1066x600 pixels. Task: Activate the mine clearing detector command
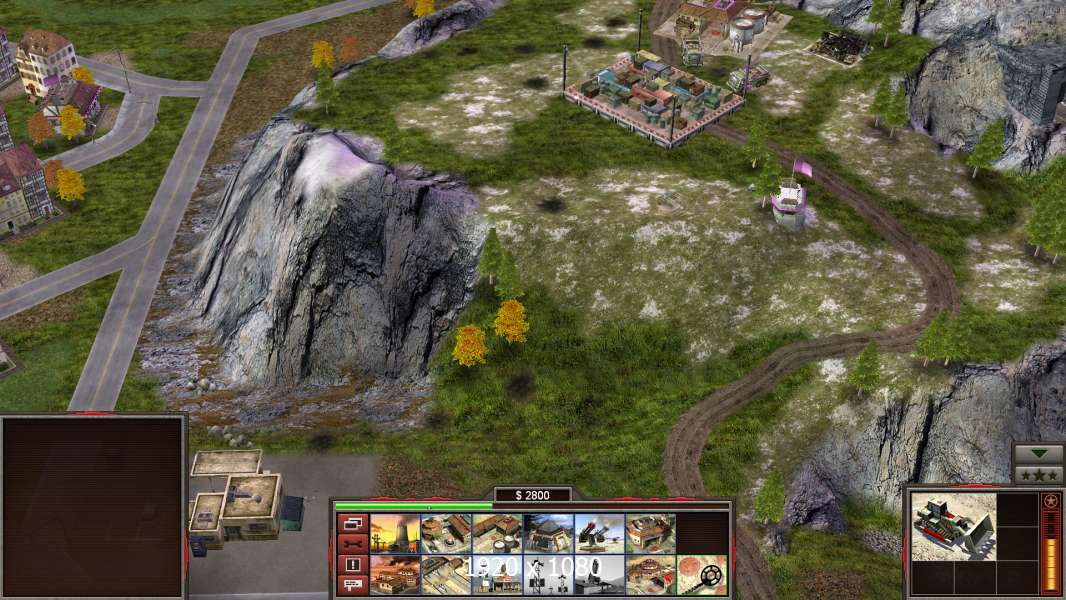(x=701, y=574)
